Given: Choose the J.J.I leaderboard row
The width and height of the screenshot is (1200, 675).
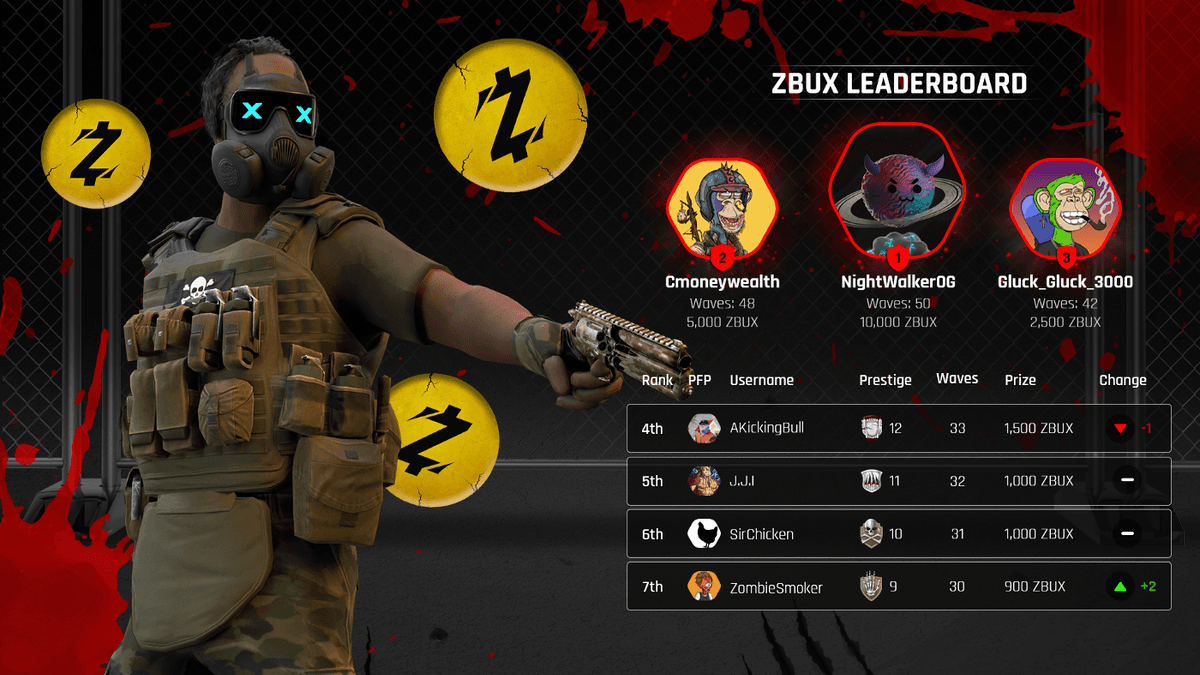Looking at the screenshot, I should (898, 481).
